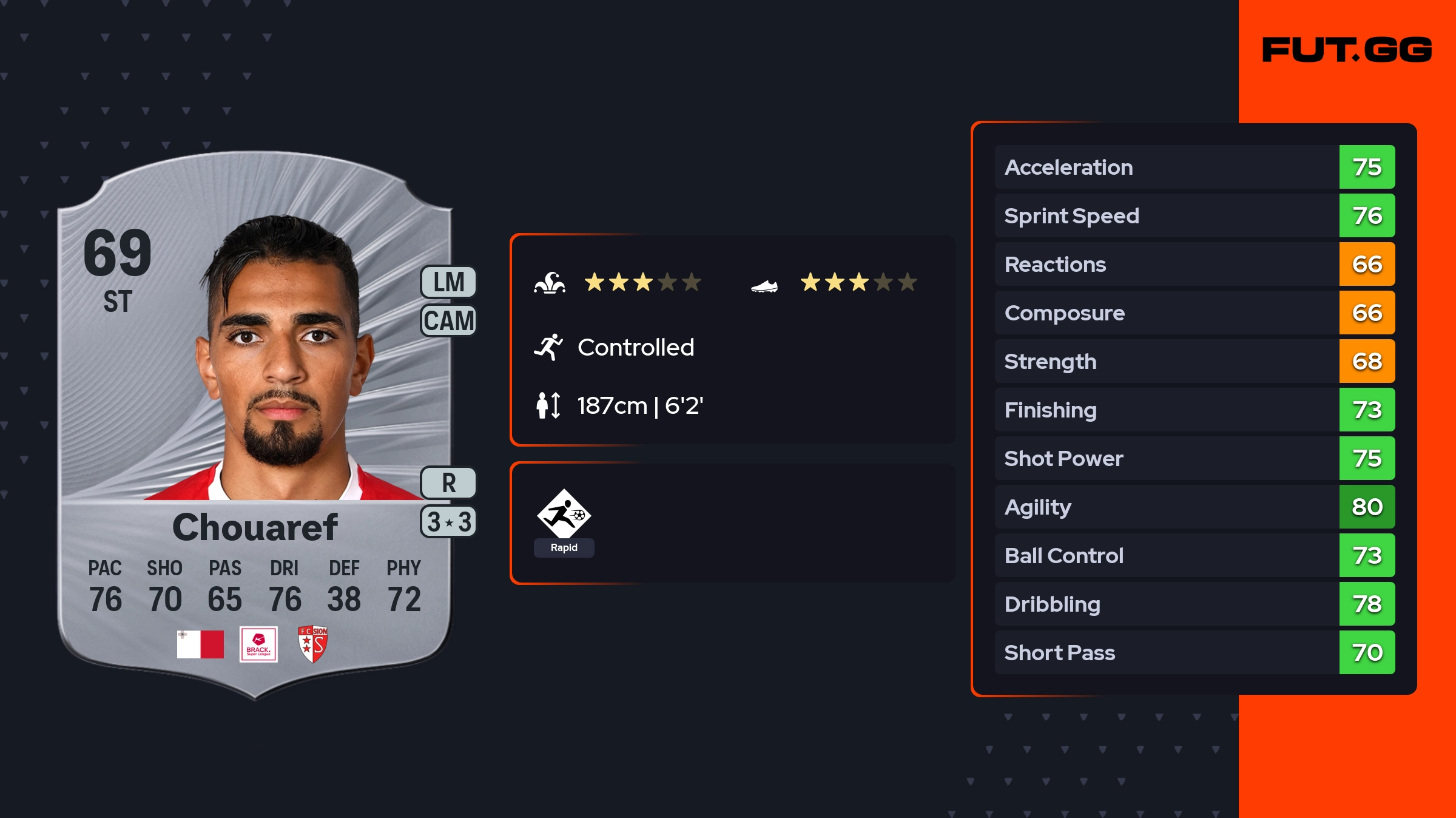The width and height of the screenshot is (1456, 818).
Task: Open the FUT.GG logo link
Action: (x=1347, y=50)
